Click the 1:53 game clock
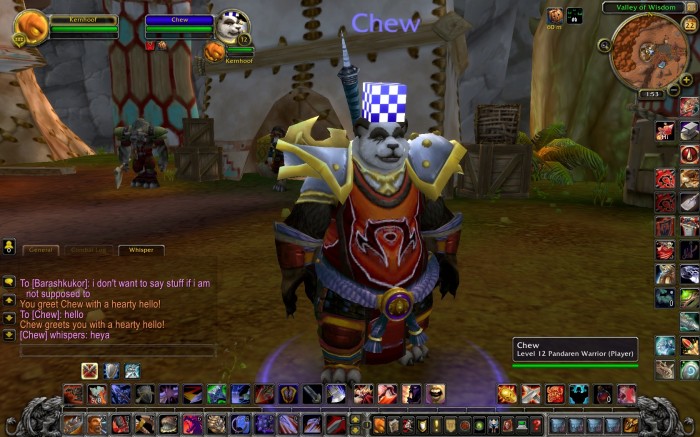Viewport: 700px width, 437px height. (x=651, y=93)
